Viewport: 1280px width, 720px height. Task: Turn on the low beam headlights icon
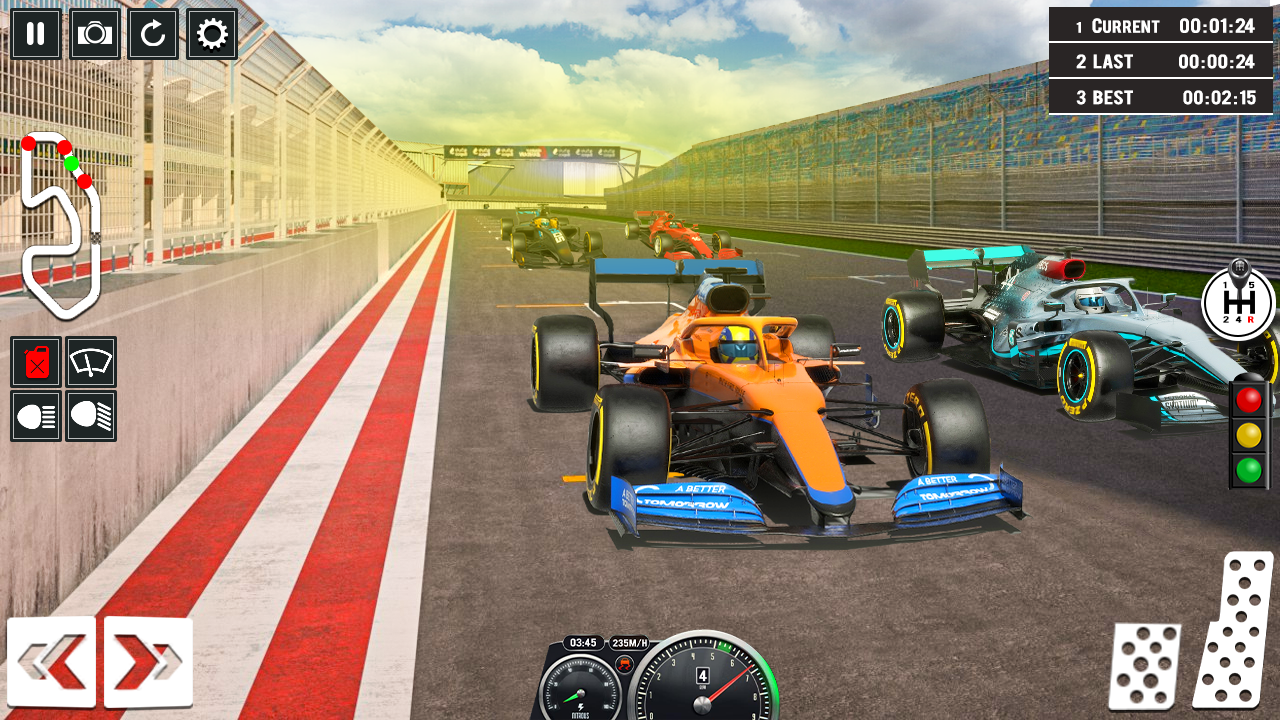(35, 416)
